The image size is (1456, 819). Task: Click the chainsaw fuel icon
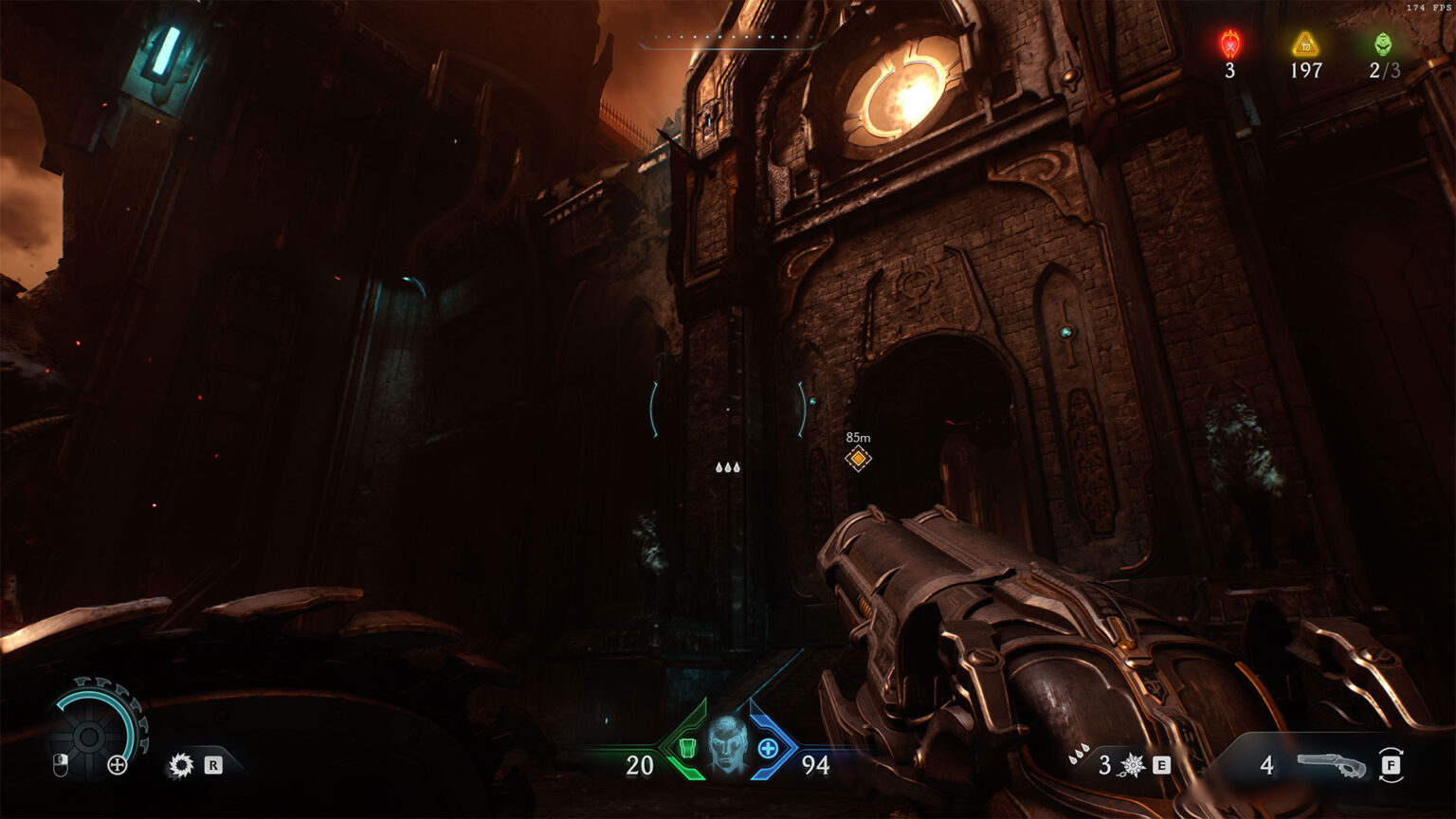point(181,765)
